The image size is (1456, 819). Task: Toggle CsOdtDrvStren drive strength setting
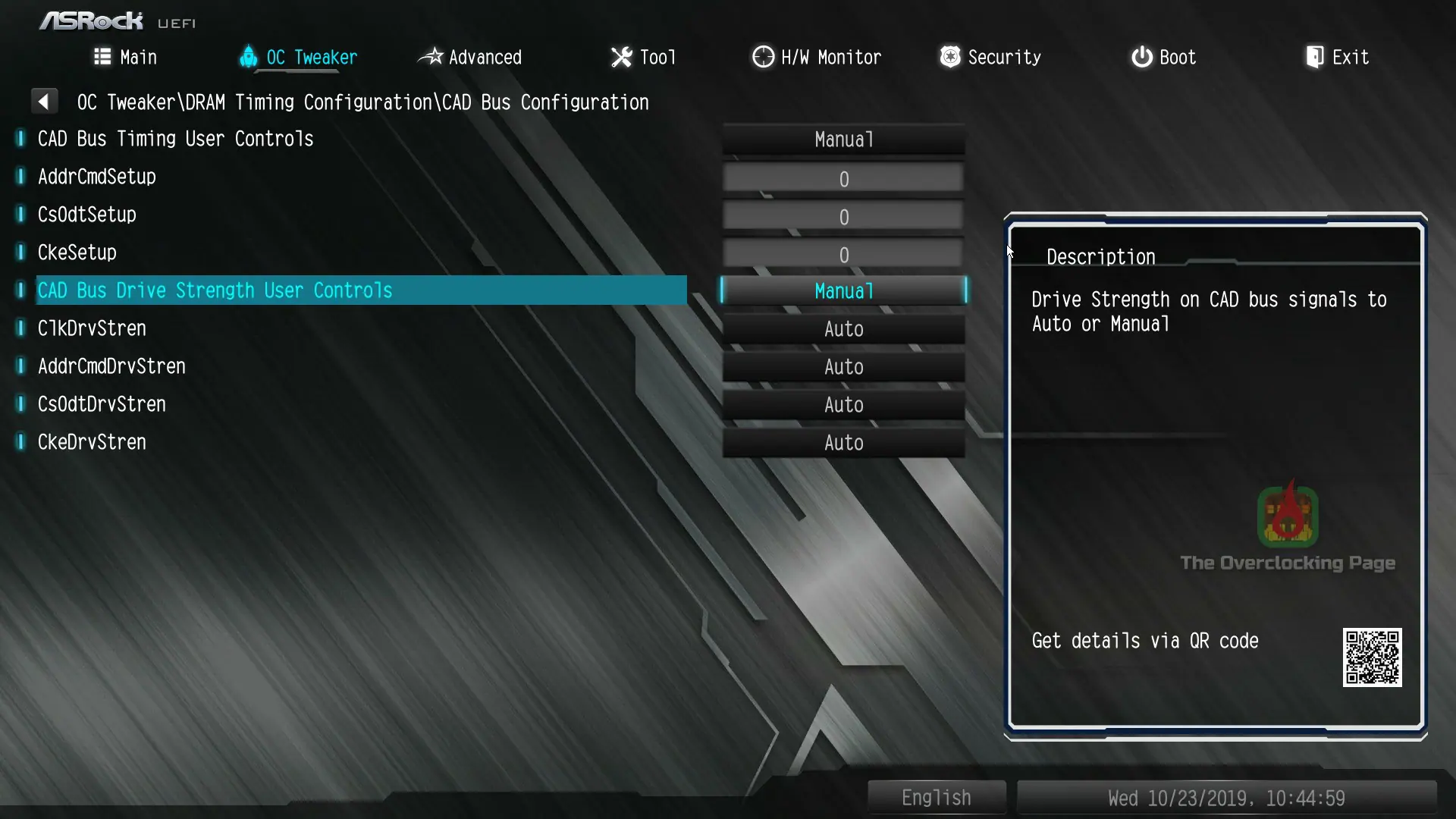point(843,404)
